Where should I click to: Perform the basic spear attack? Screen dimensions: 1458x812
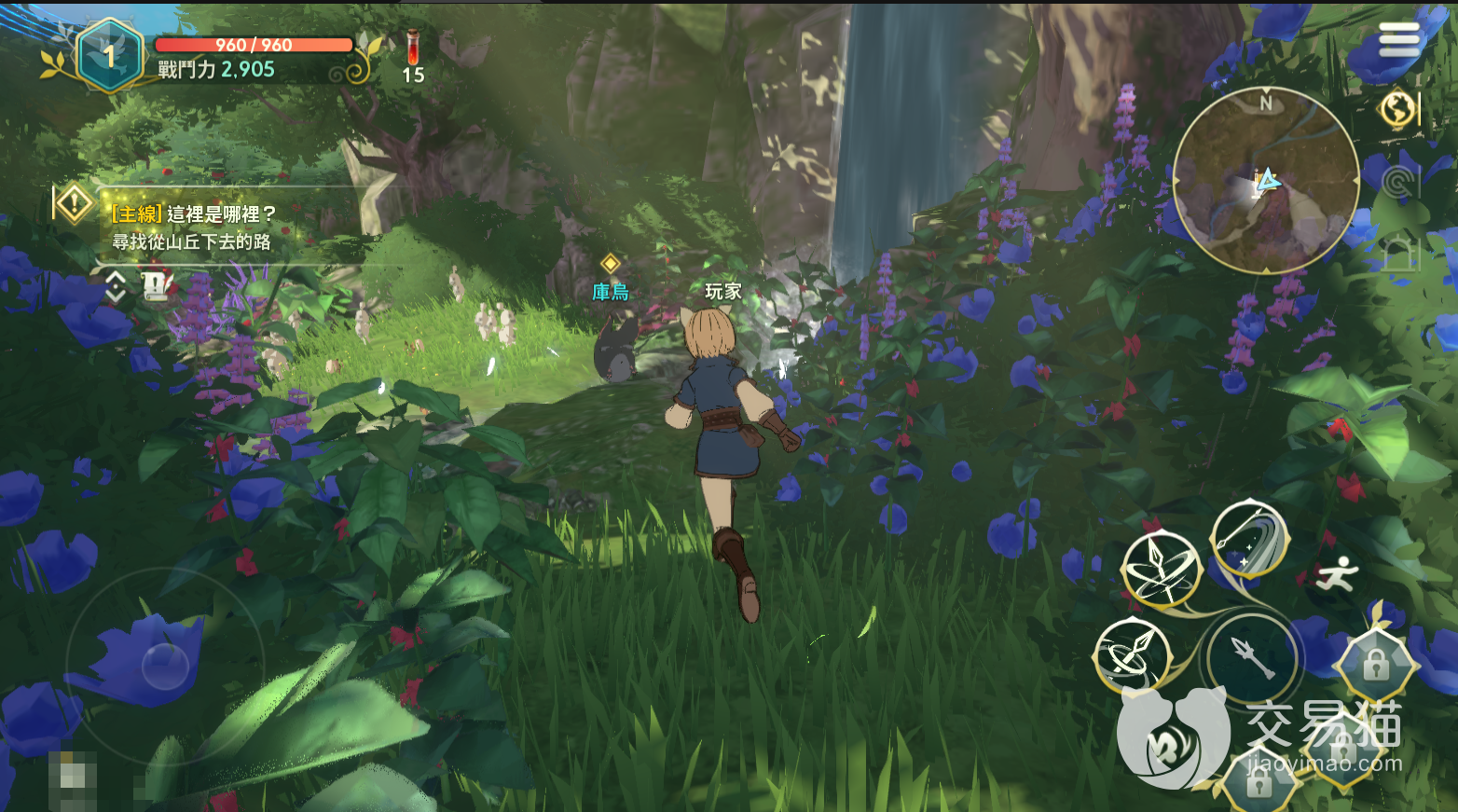click(1252, 658)
